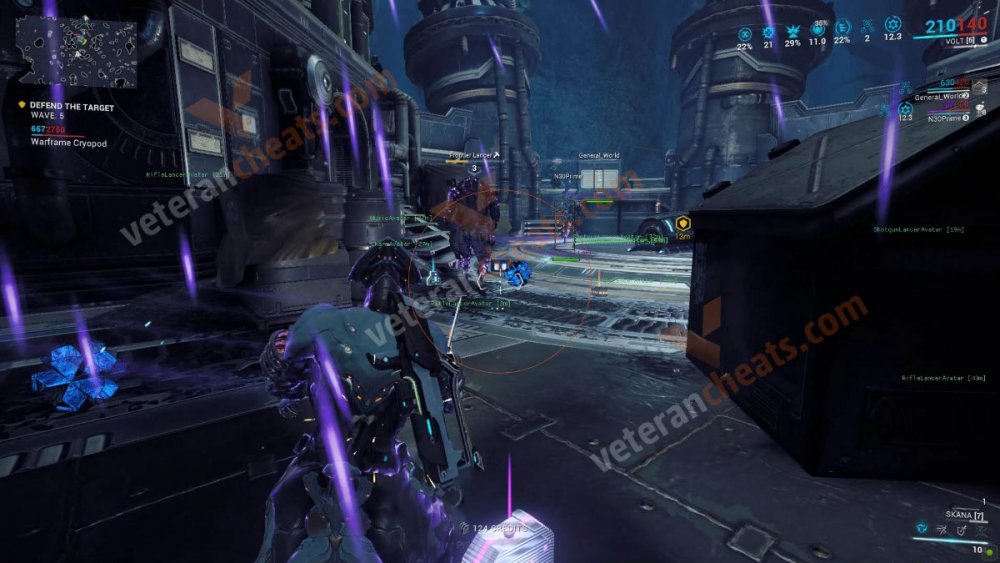Activate the slashing dash ability icon
This screenshot has height=563, width=1000.
[944, 527]
